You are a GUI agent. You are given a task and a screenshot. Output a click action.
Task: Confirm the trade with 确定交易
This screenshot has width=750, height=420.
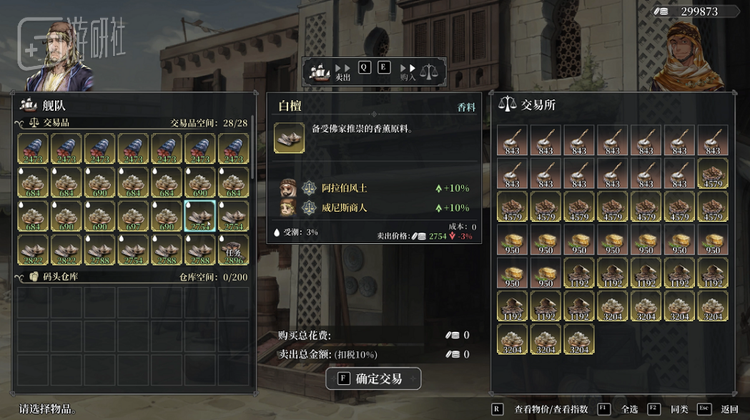point(373,378)
